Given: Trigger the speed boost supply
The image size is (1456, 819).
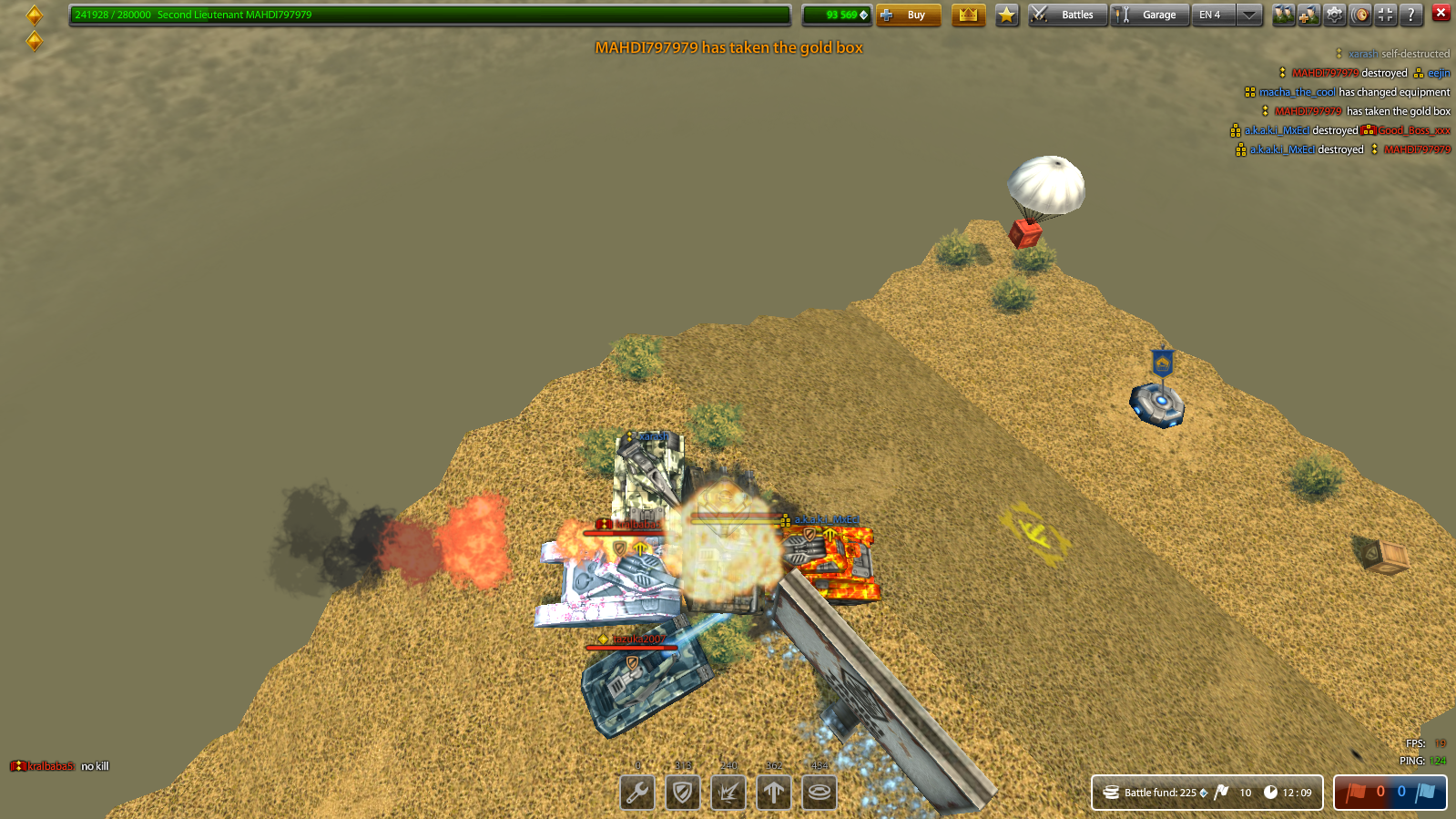Looking at the screenshot, I should pyautogui.click(x=773, y=793).
